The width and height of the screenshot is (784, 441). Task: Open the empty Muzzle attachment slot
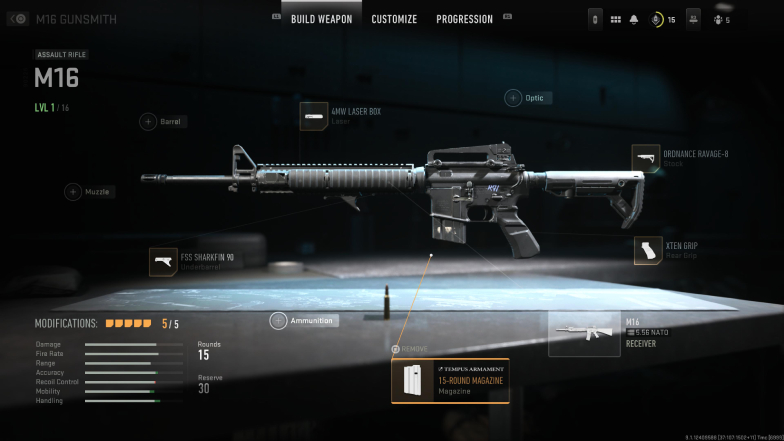tap(73, 191)
